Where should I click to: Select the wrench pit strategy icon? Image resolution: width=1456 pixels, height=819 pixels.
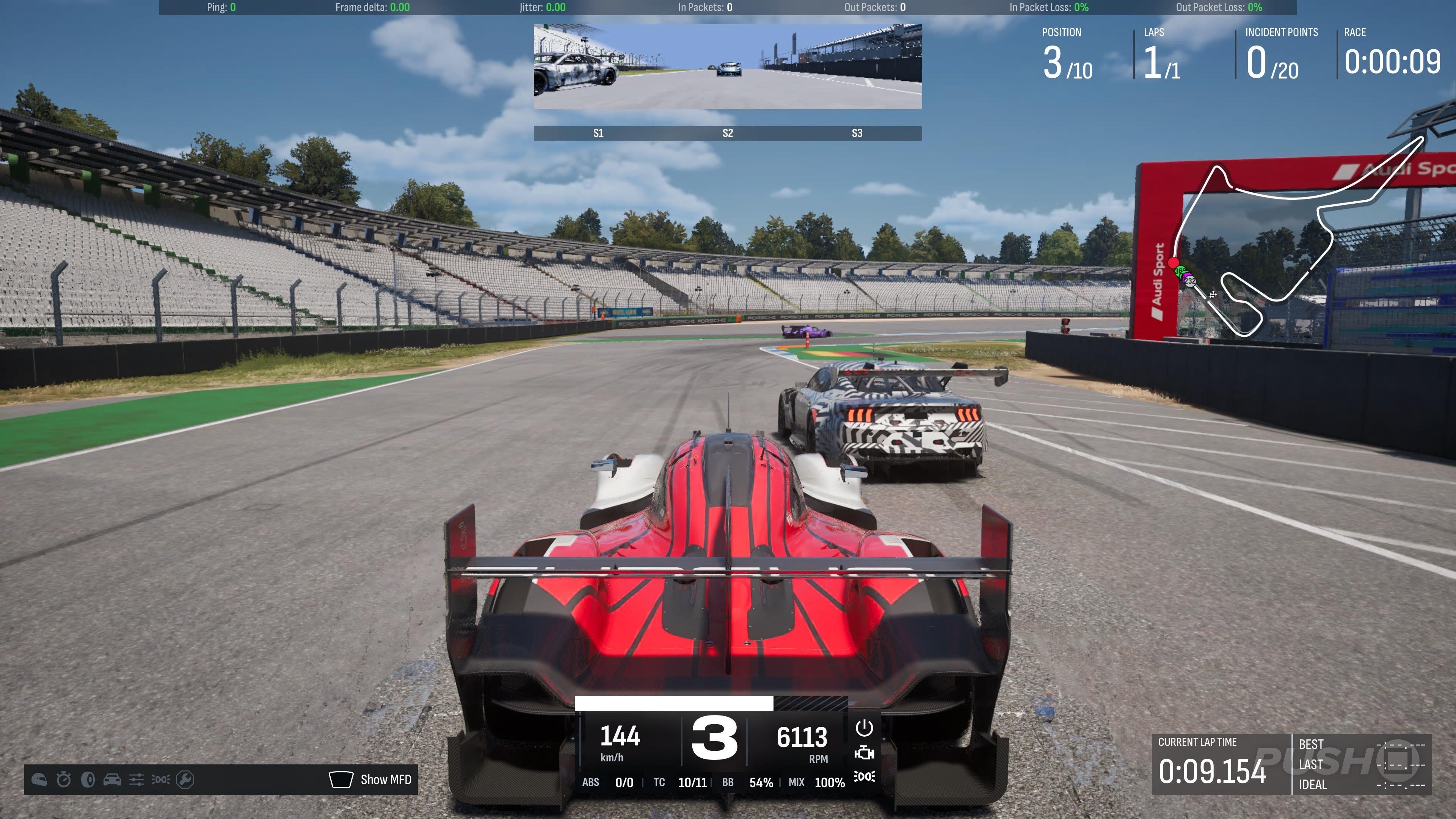(185, 780)
